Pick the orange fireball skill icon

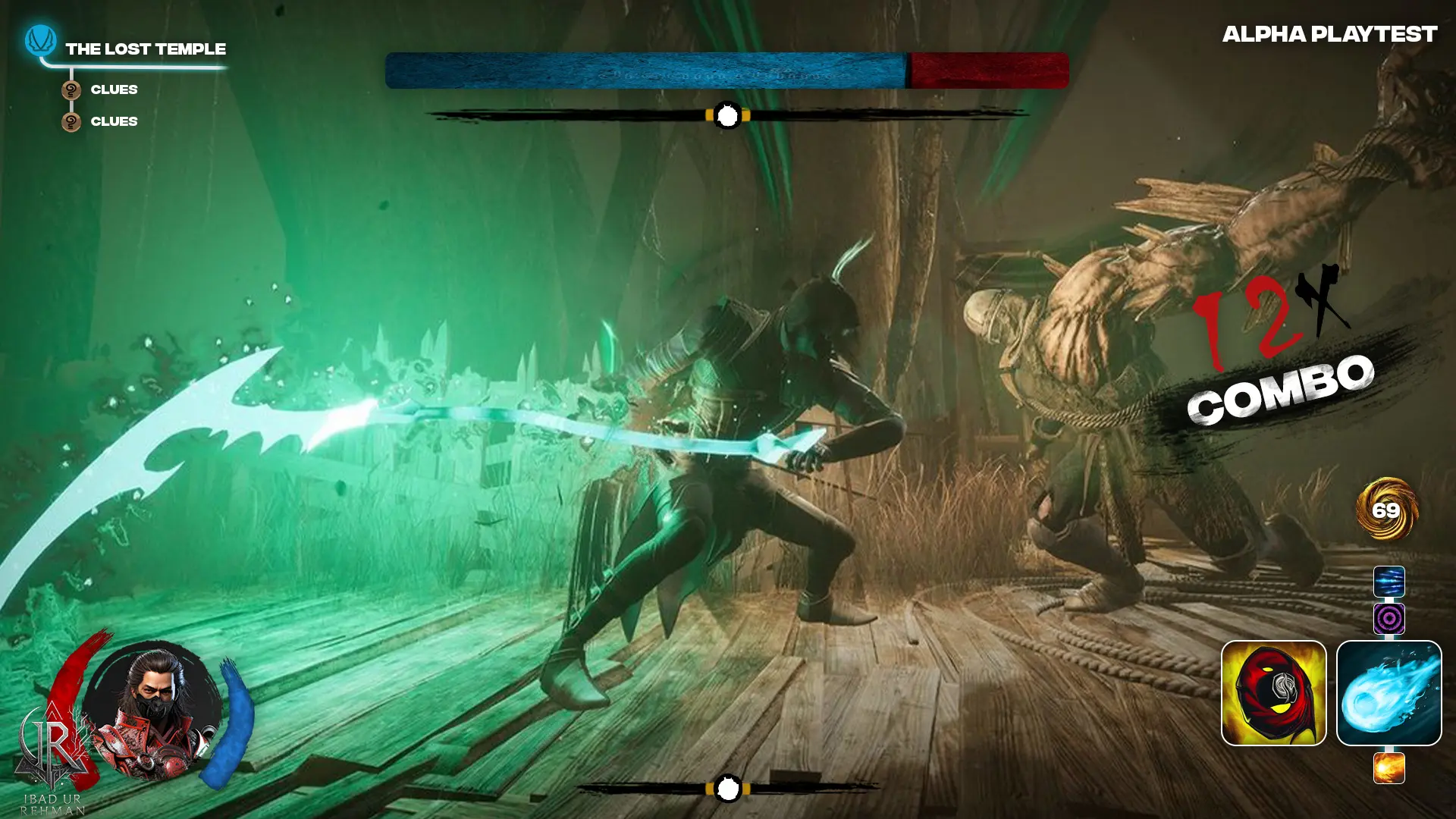pos(1389,768)
